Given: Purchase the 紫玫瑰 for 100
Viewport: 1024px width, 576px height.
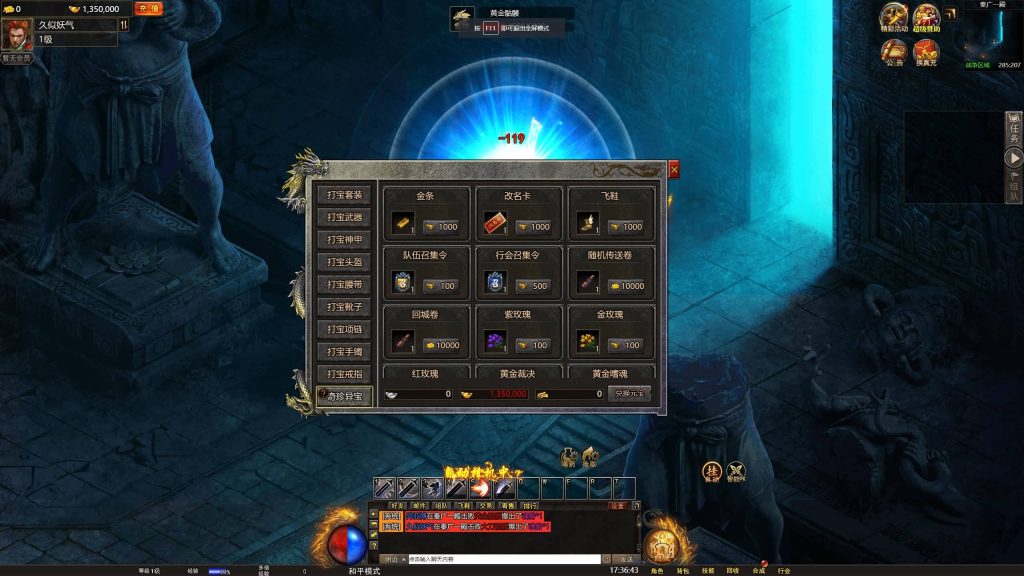Looking at the screenshot, I should click(533, 345).
